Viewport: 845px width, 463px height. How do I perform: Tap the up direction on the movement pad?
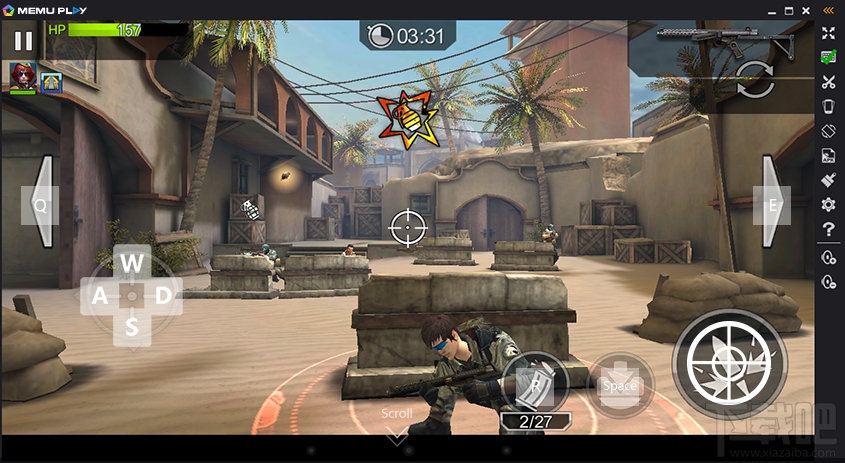click(x=132, y=263)
